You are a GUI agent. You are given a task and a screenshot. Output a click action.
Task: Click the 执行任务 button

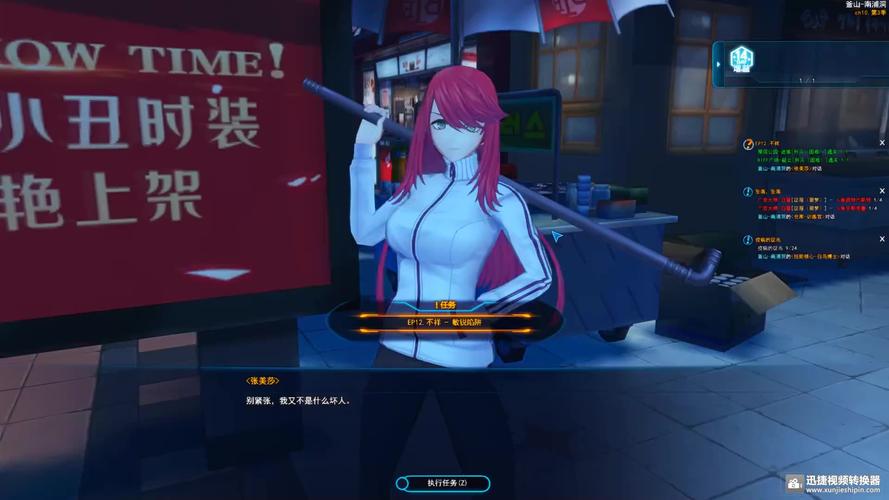(x=442, y=483)
